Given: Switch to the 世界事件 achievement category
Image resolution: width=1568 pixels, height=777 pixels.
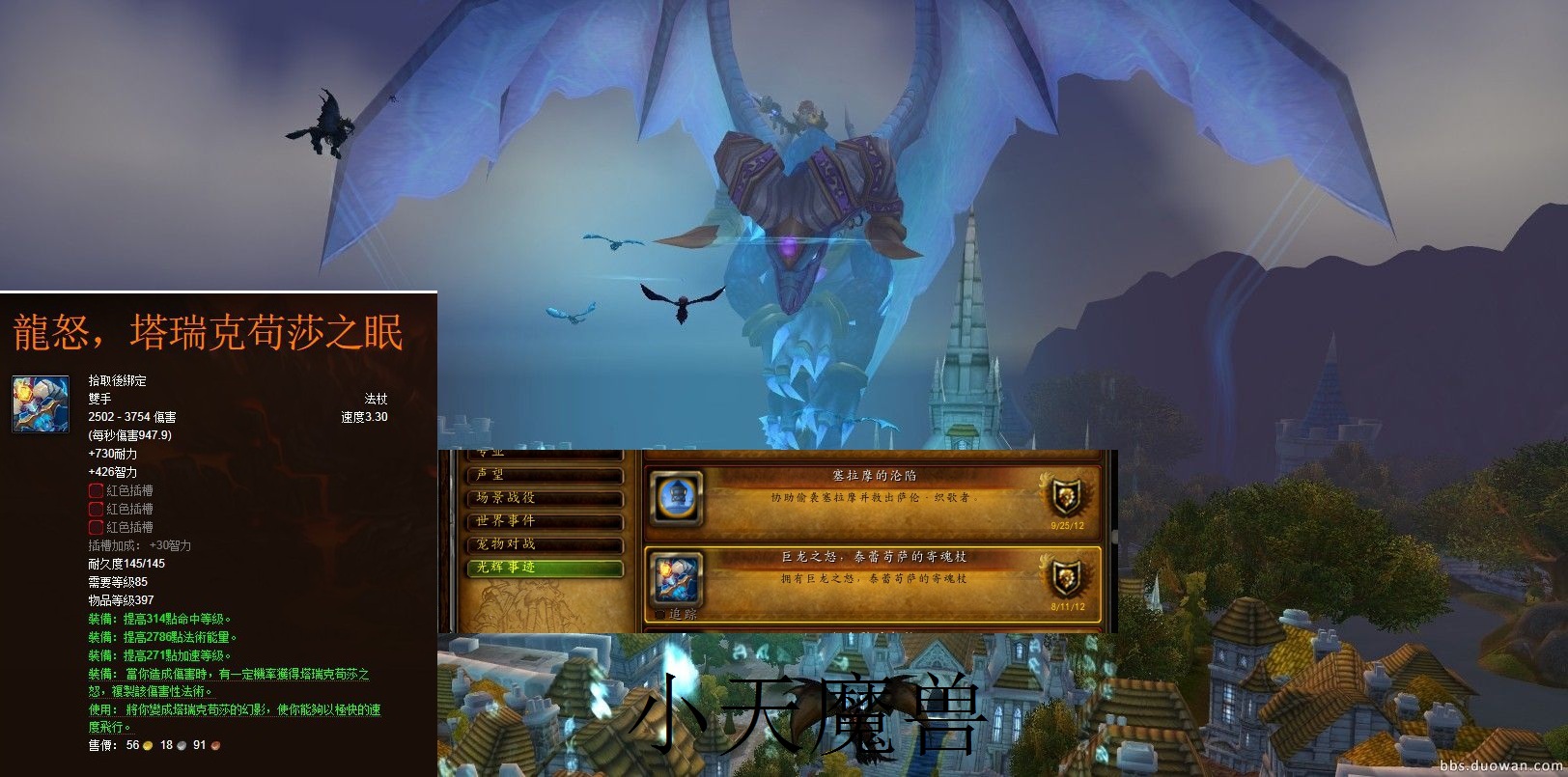Looking at the screenshot, I should (546, 521).
